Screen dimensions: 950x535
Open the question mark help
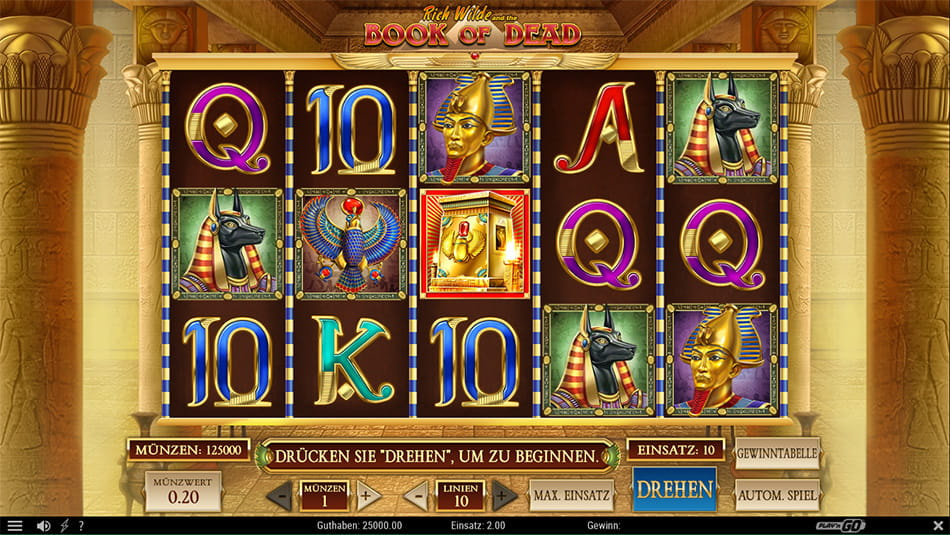pos(81,526)
